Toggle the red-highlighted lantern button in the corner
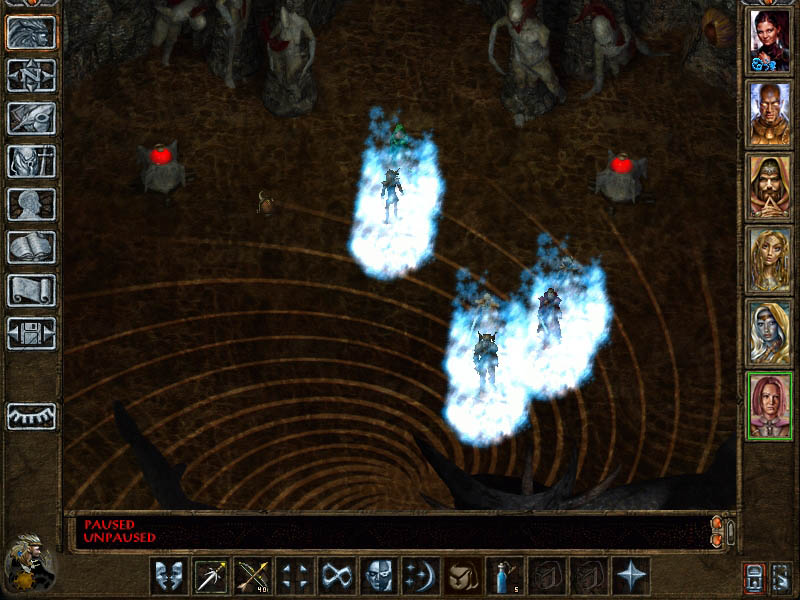 [x=754, y=577]
